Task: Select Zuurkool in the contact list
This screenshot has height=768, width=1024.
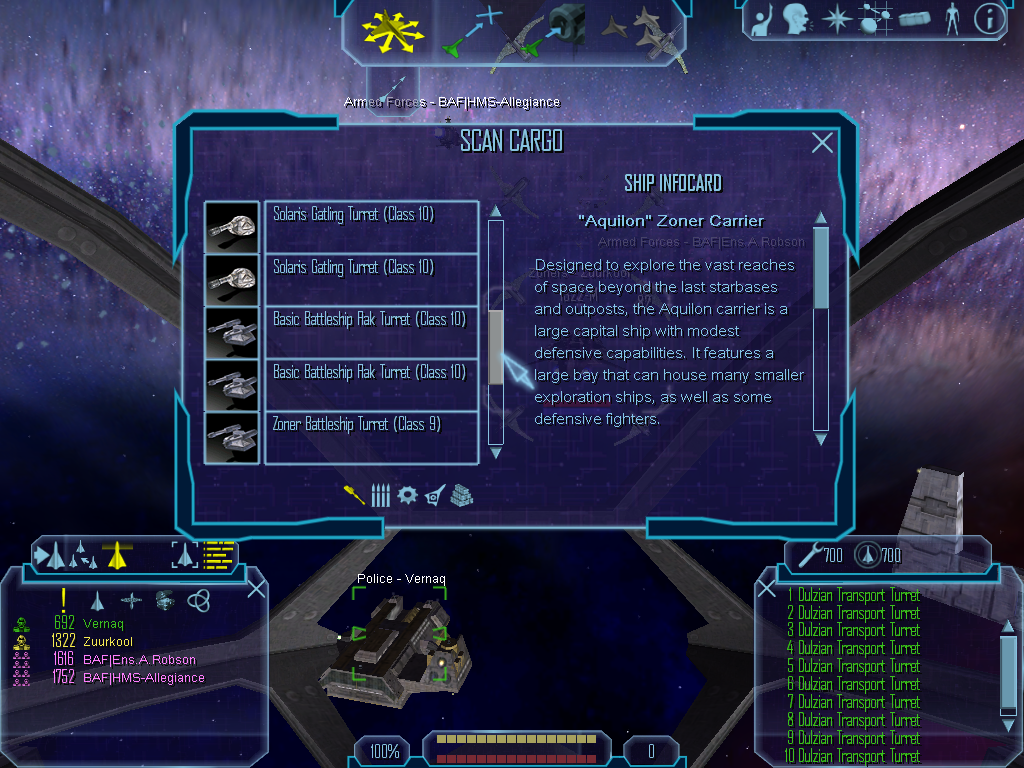Action: (108, 641)
